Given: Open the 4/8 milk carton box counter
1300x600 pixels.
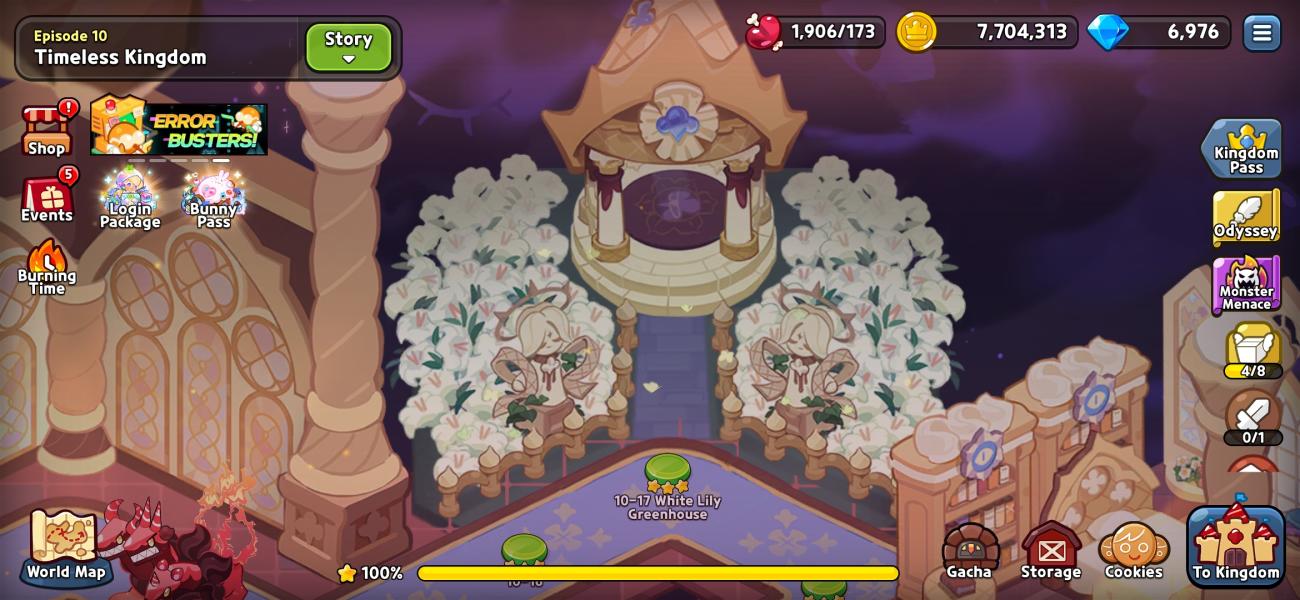Looking at the screenshot, I should [x=1253, y=350].
